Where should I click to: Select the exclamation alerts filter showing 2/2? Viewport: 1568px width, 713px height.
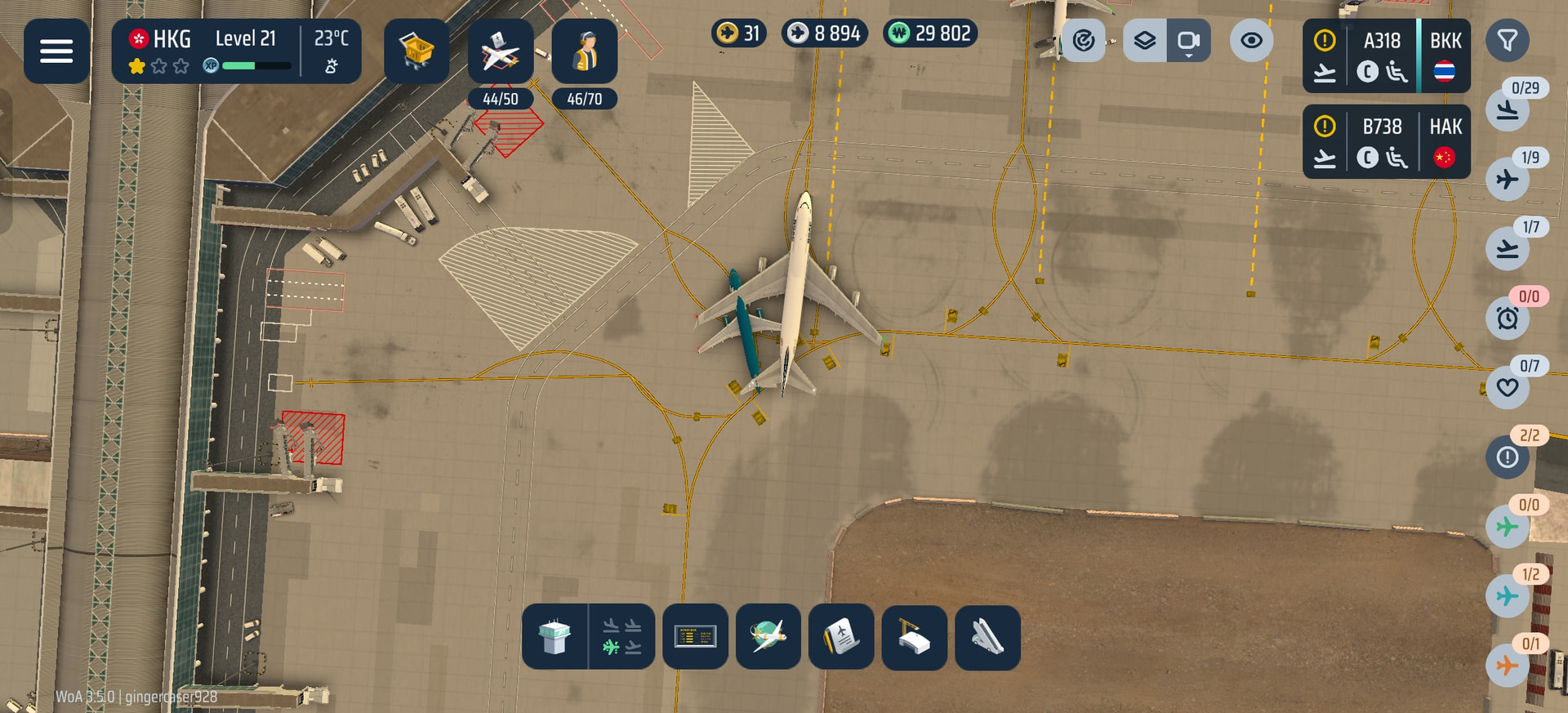click(1508, 457)
